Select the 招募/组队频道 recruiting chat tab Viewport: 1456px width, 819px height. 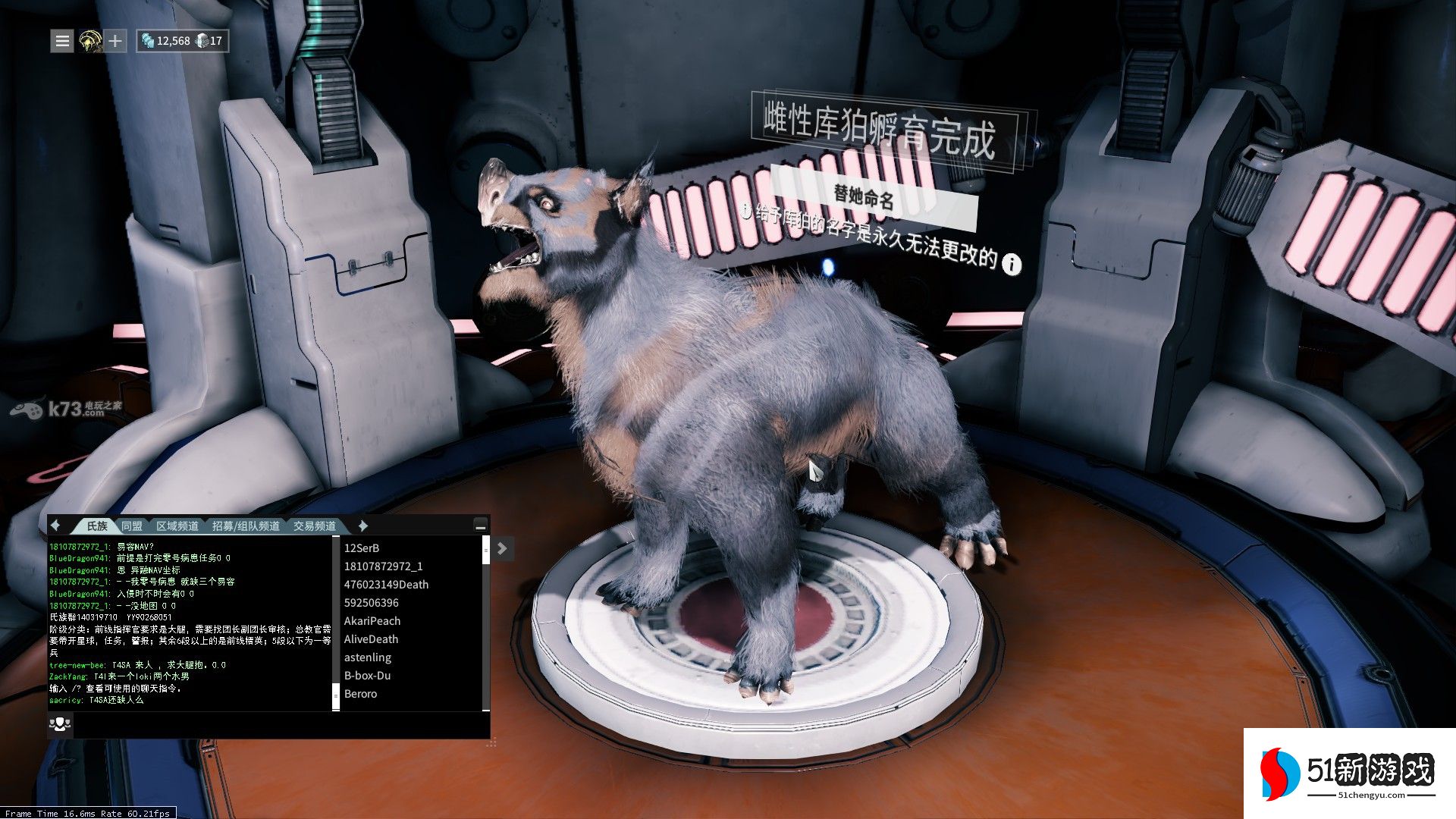click(246, 526)
